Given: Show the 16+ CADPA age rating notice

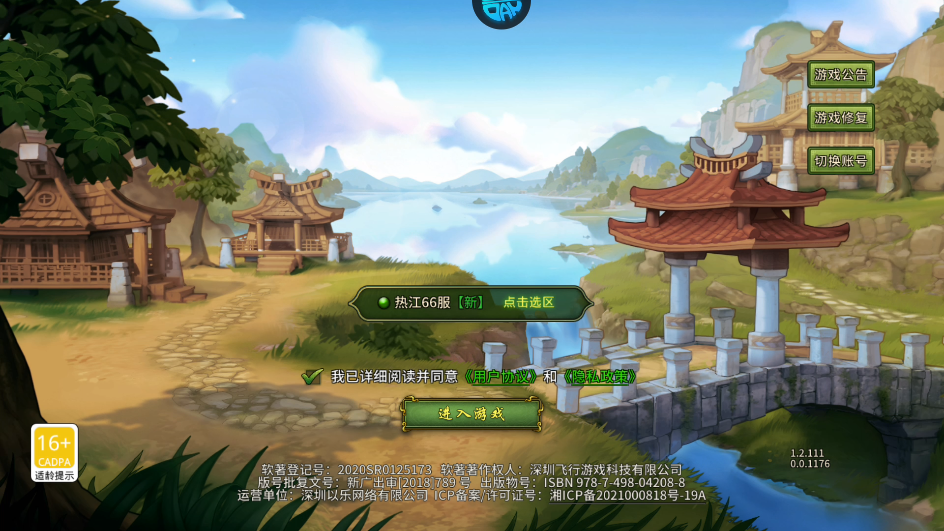Looking at the screenshot, I should tap(54, 453).
